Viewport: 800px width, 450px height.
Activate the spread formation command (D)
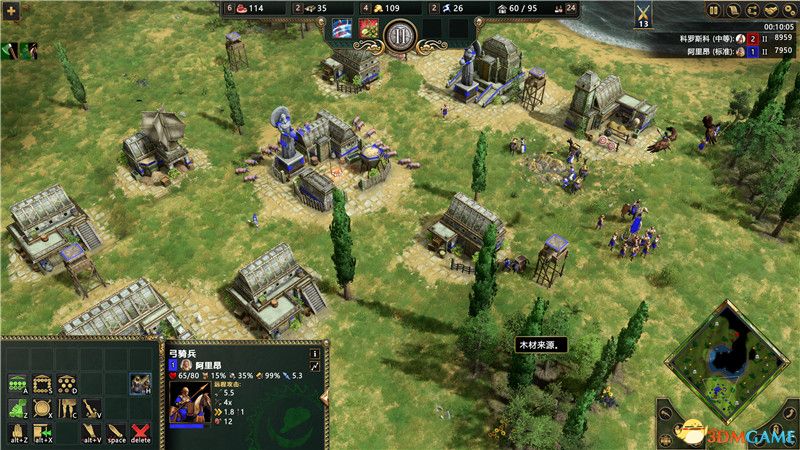pyautogui.click(x=66, y=384)
